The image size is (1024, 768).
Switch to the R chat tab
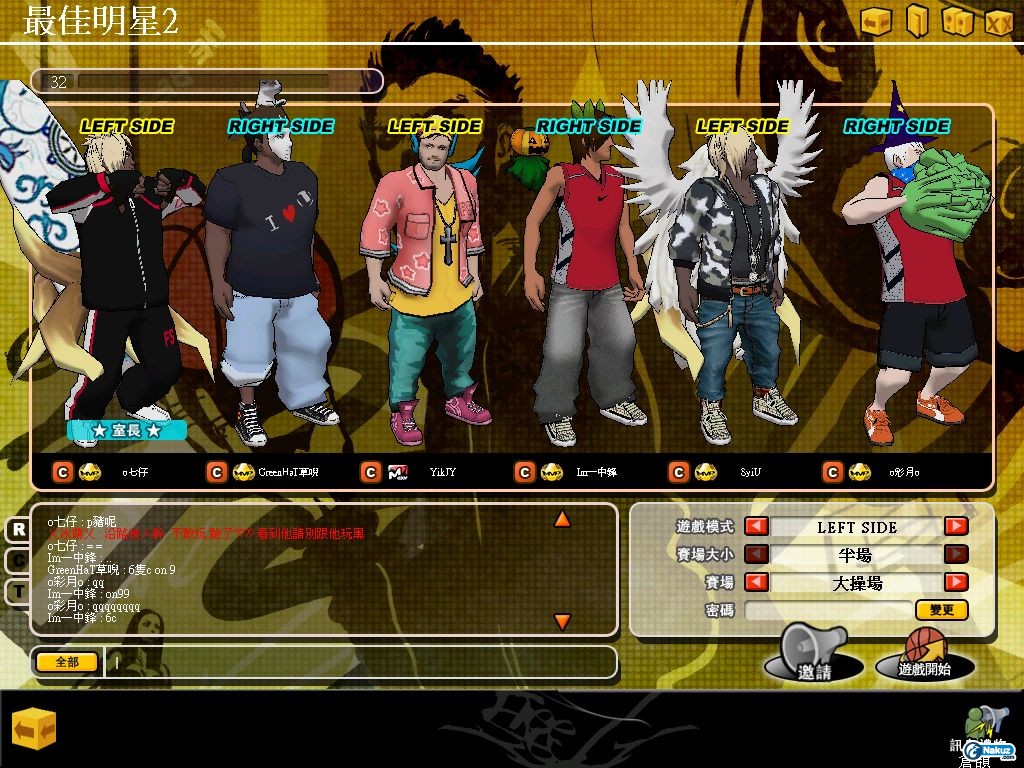click(x=18, y=530)
